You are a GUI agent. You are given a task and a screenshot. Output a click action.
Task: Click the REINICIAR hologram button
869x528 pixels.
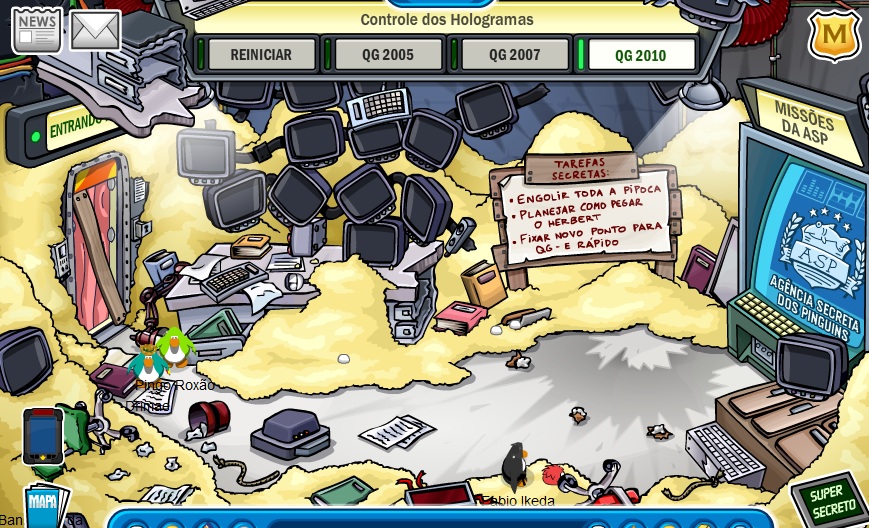click(x=261, y=55)
